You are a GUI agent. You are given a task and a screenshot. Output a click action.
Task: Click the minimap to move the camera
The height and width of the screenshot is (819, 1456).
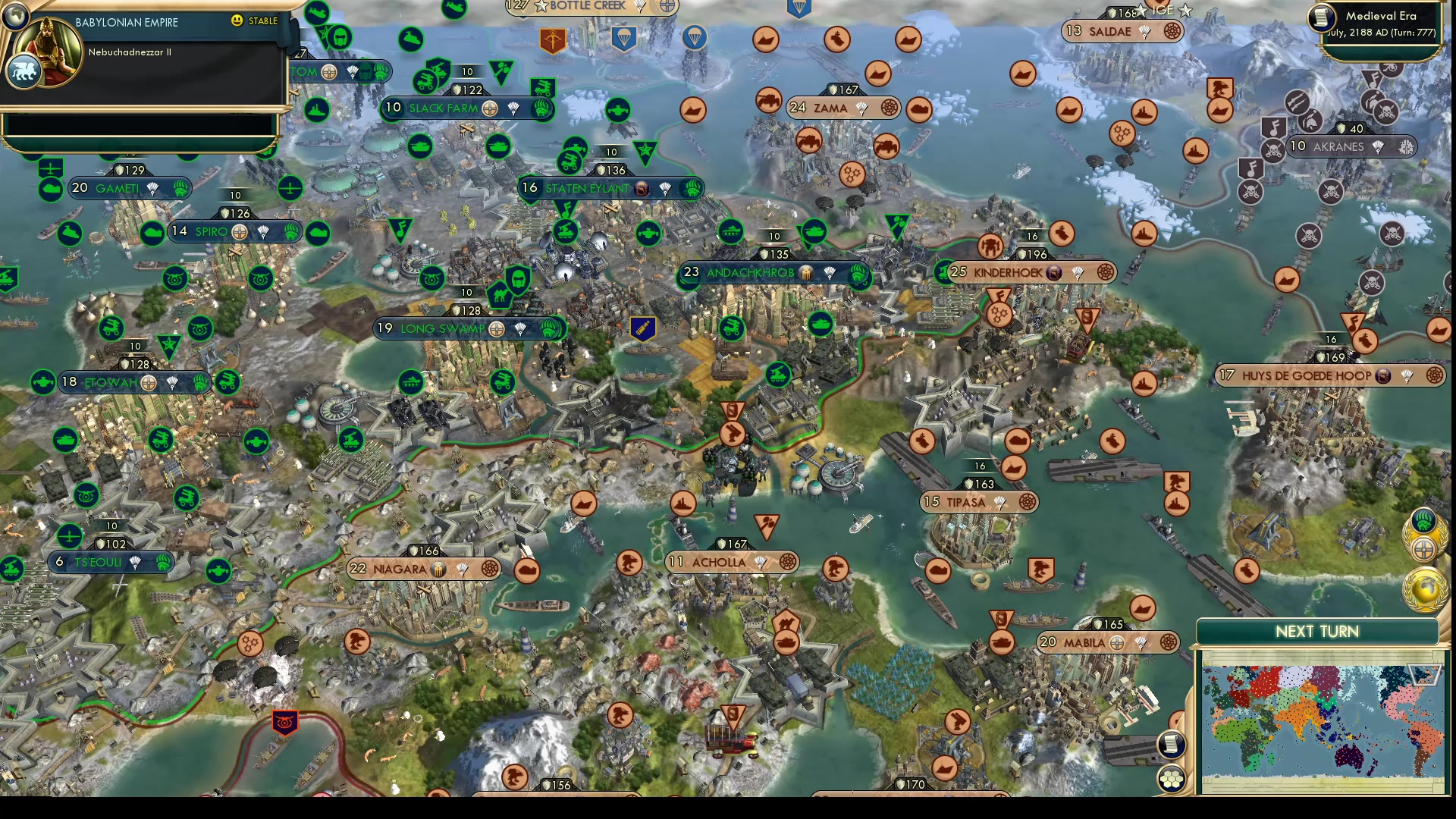click(x=1319, y=713)
